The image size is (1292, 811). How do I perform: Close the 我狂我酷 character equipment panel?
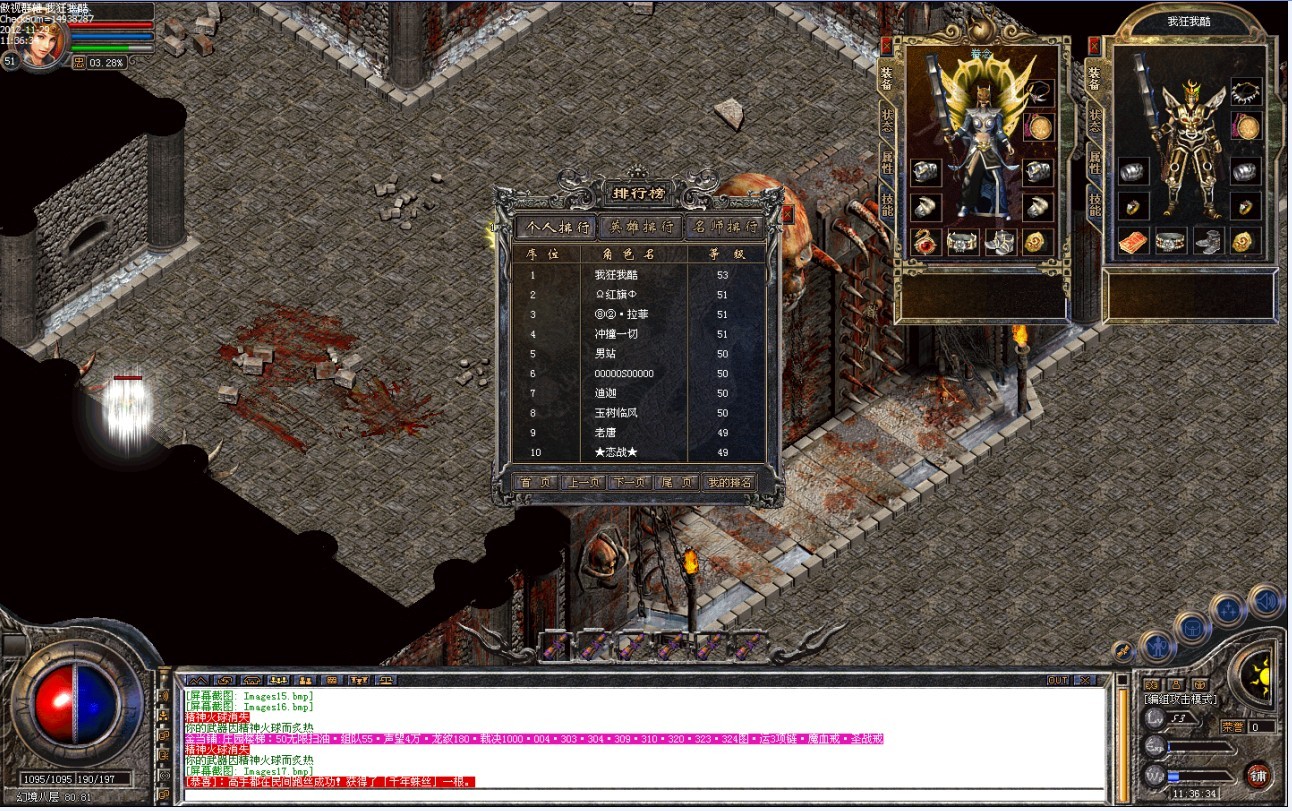point(1094,46)
